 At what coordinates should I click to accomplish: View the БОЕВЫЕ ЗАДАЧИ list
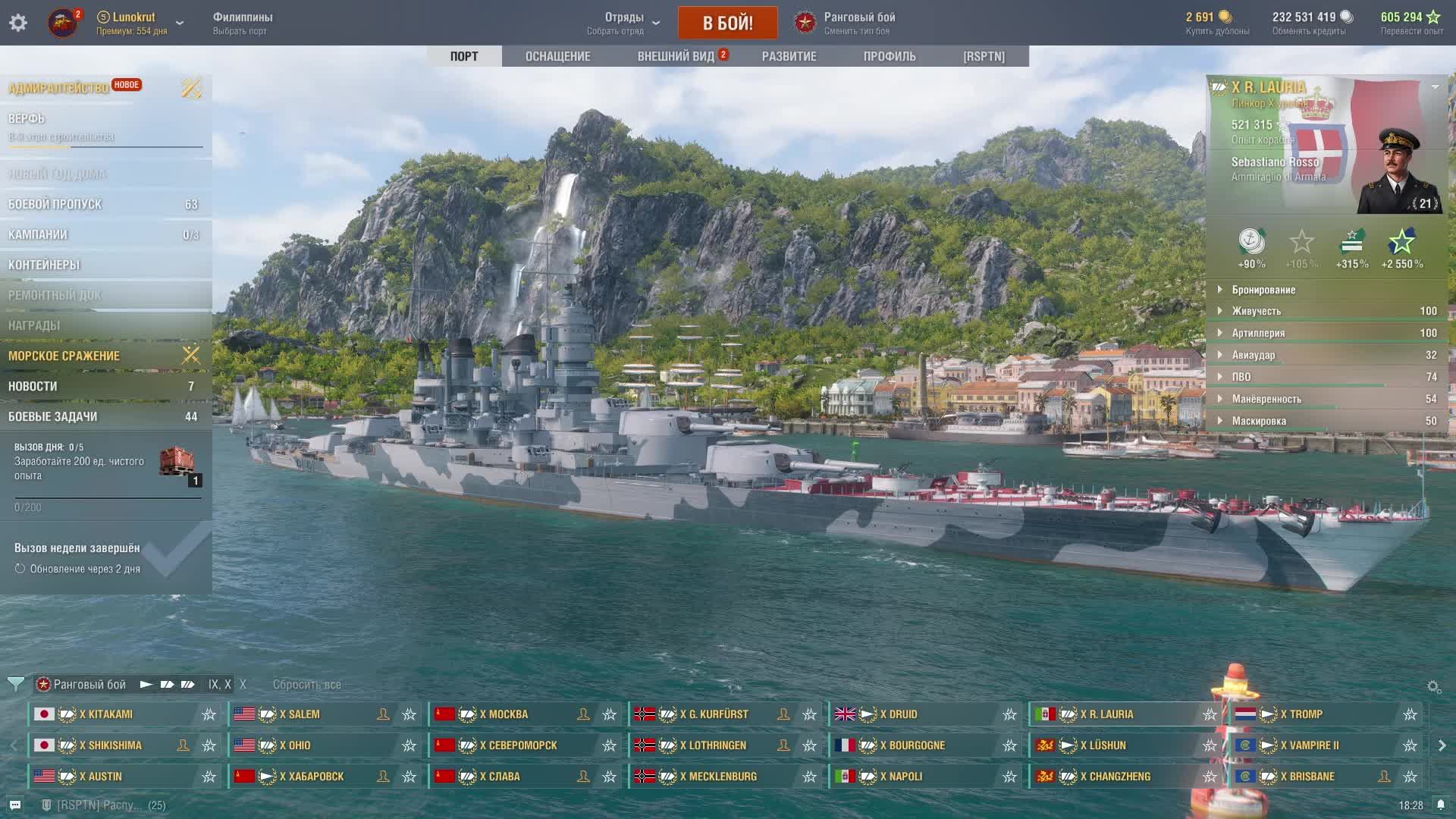(53, 416)
